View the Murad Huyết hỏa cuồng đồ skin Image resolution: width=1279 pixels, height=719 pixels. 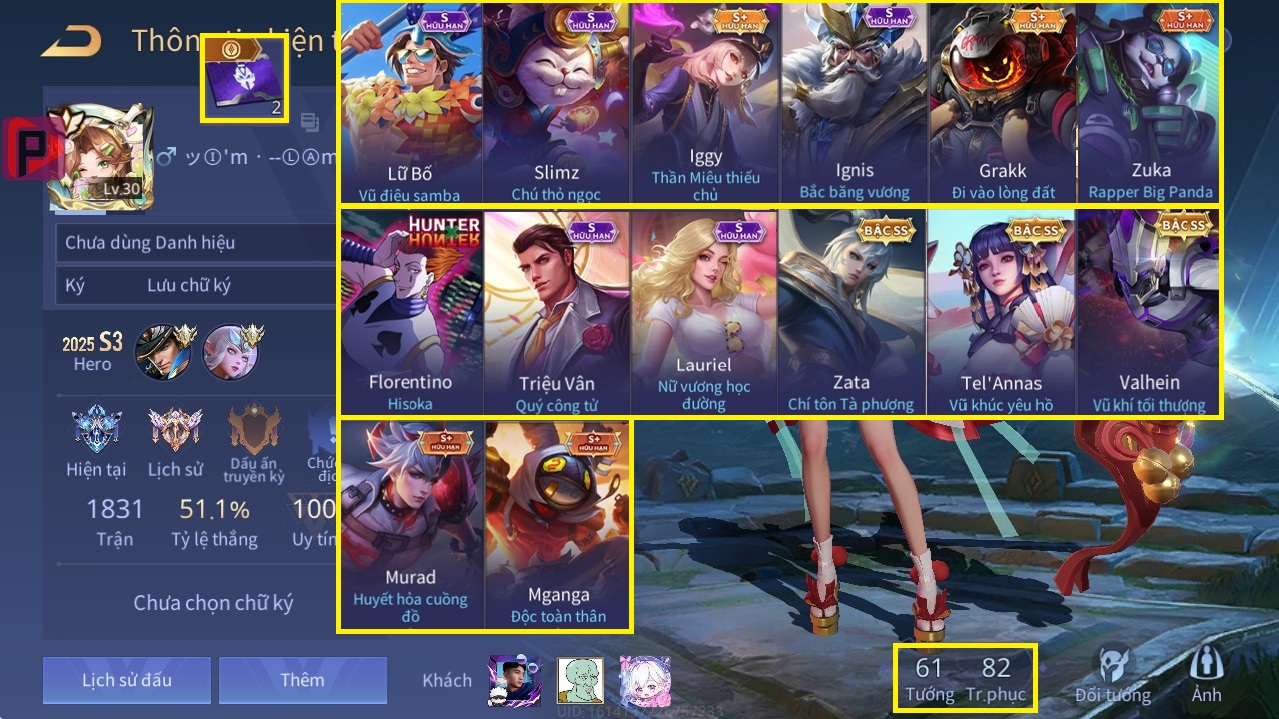pos(411,525)
